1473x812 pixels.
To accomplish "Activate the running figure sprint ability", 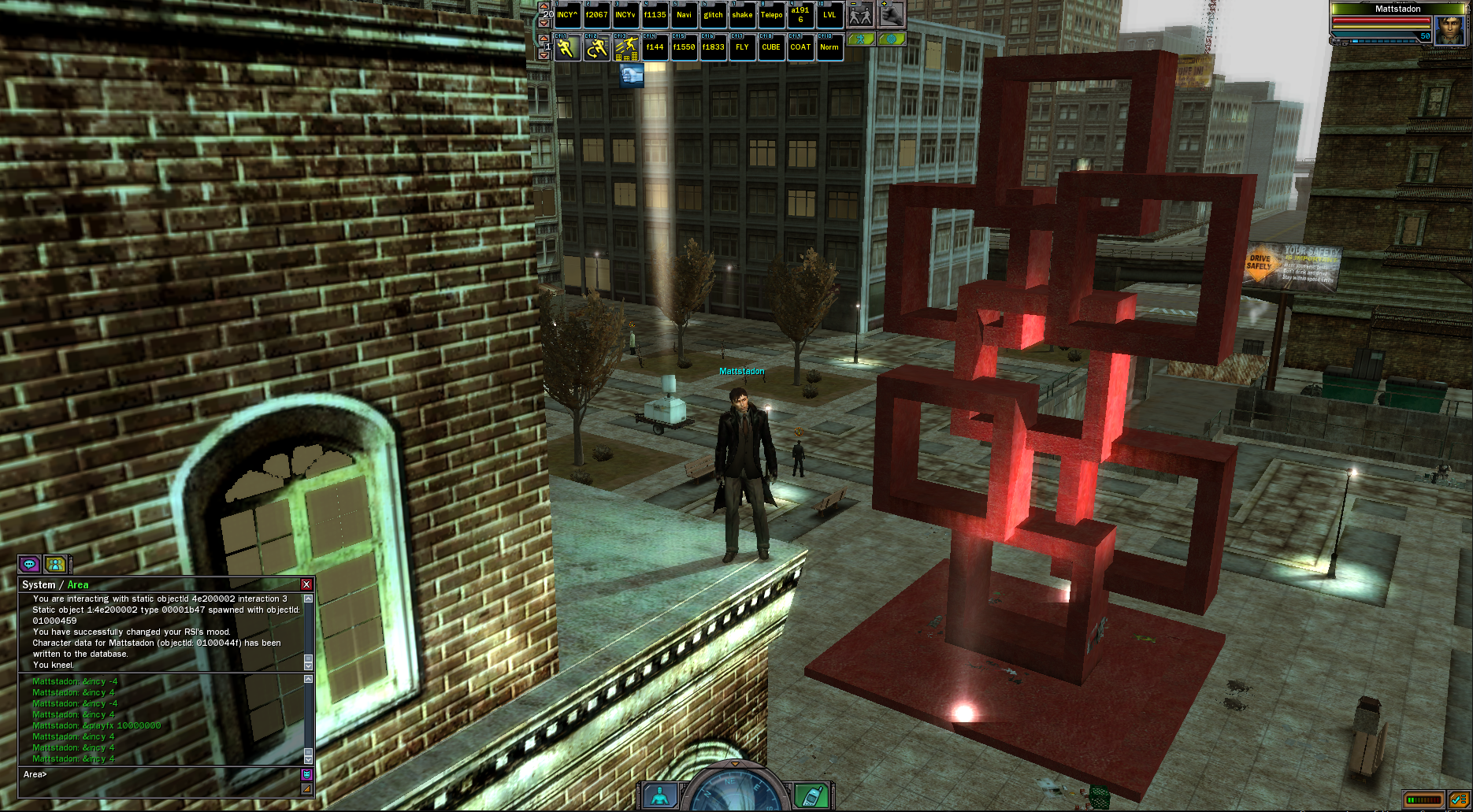I will 566,48.
